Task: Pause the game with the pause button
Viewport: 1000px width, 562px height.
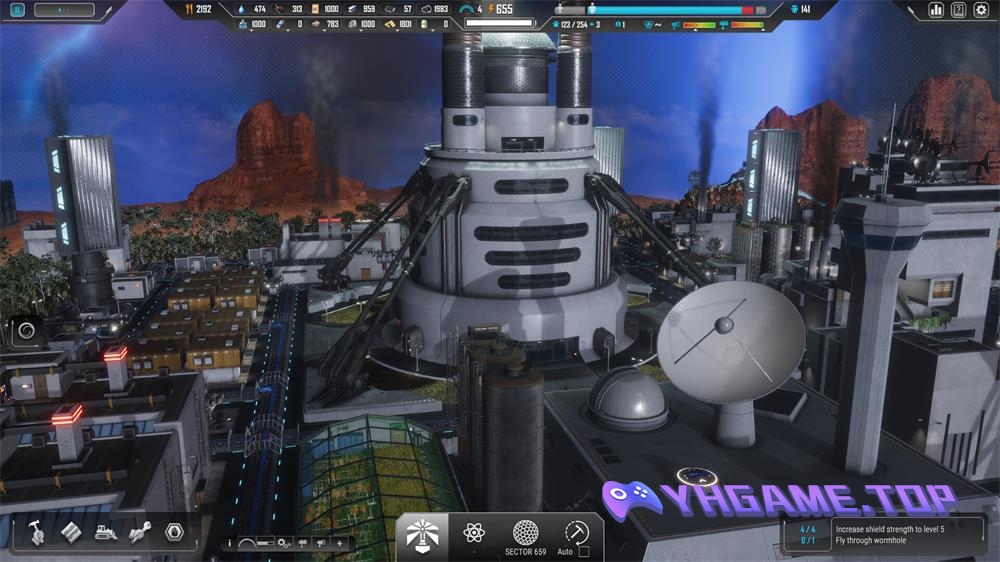Action: click(18, 10)
